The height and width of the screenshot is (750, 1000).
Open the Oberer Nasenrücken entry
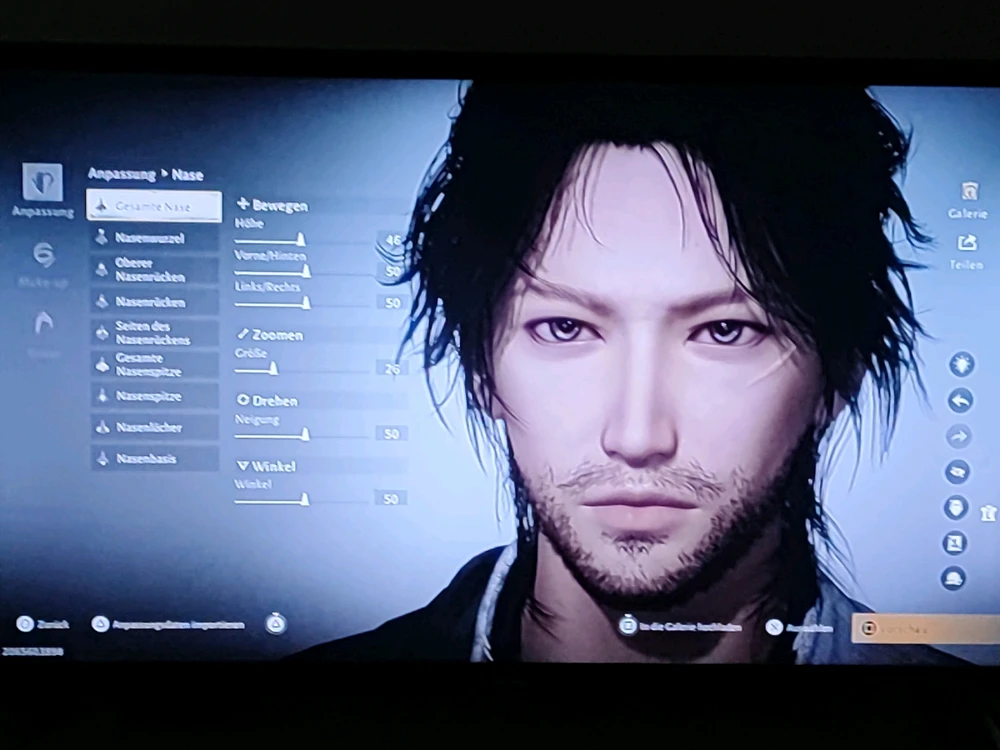coord(154,269)
